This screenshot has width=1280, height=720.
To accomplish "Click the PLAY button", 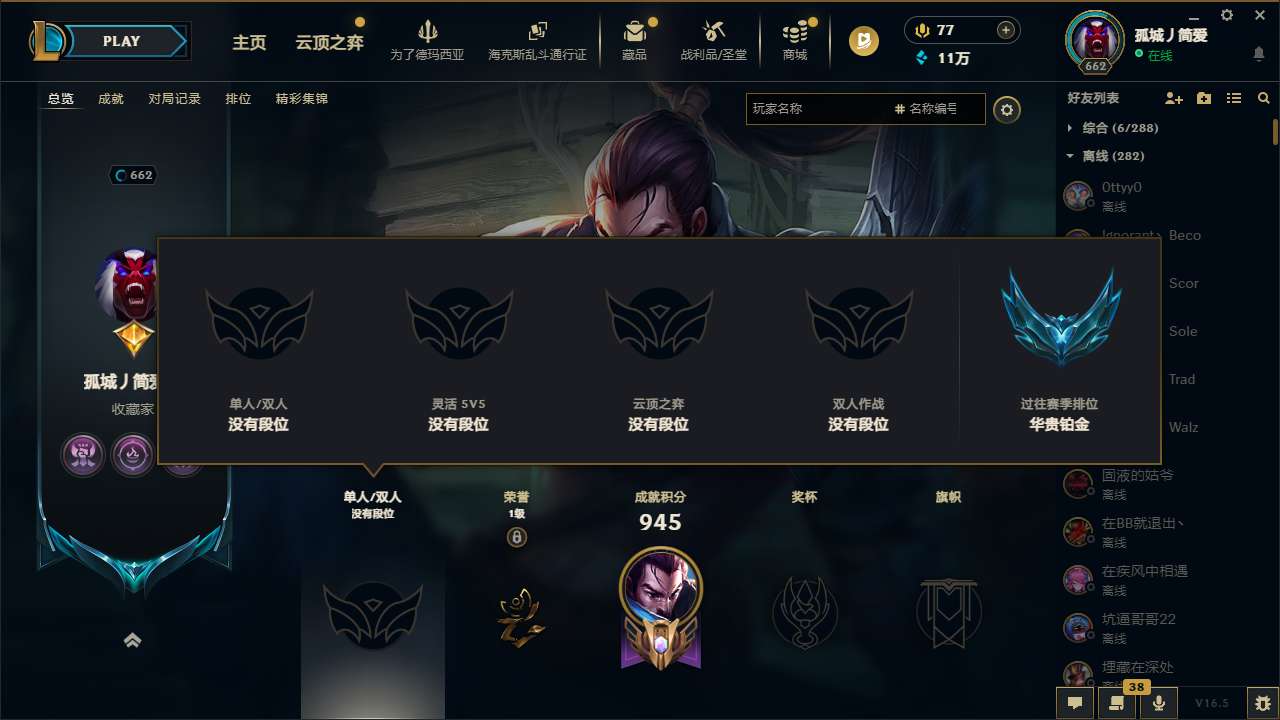I will pyautogui.click(x=121, y=41).
